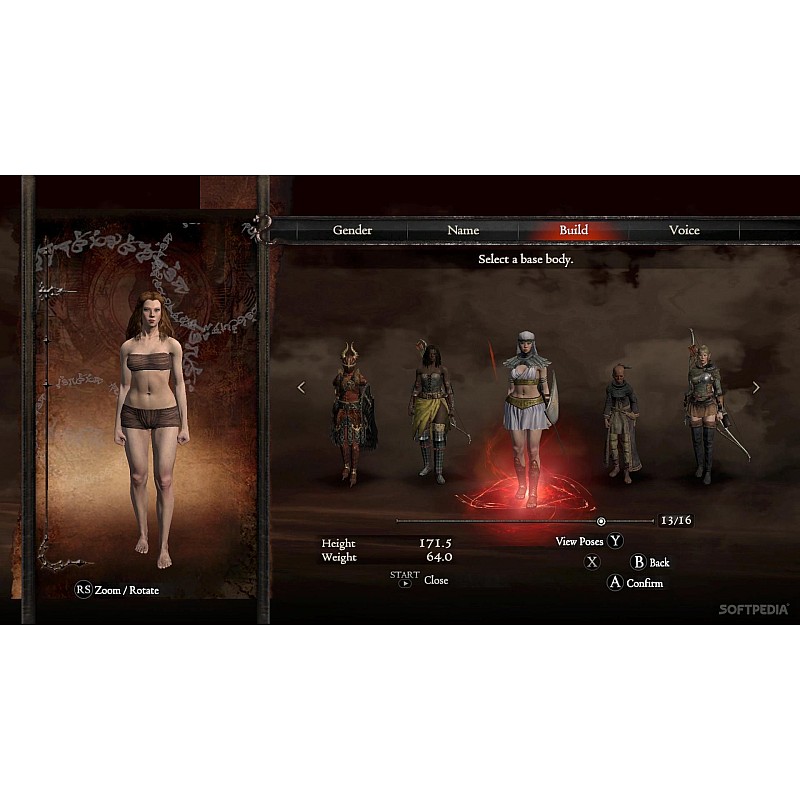Pick the dark-skinned yellow-skirted base body
The height and width of the screenshot is (800, 800).
click(x=430, y=412)
